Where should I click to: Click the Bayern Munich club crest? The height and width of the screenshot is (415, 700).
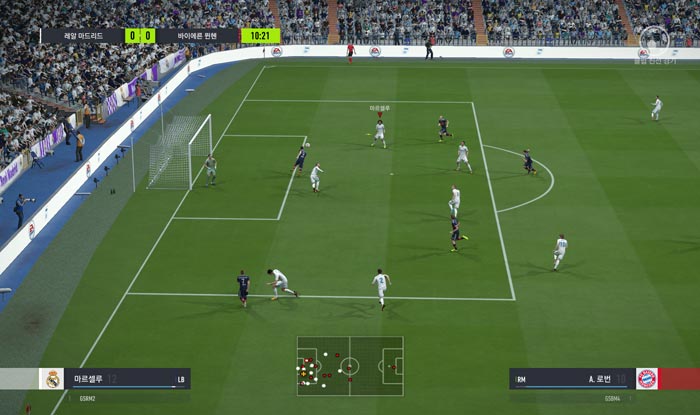click(647, 379)
